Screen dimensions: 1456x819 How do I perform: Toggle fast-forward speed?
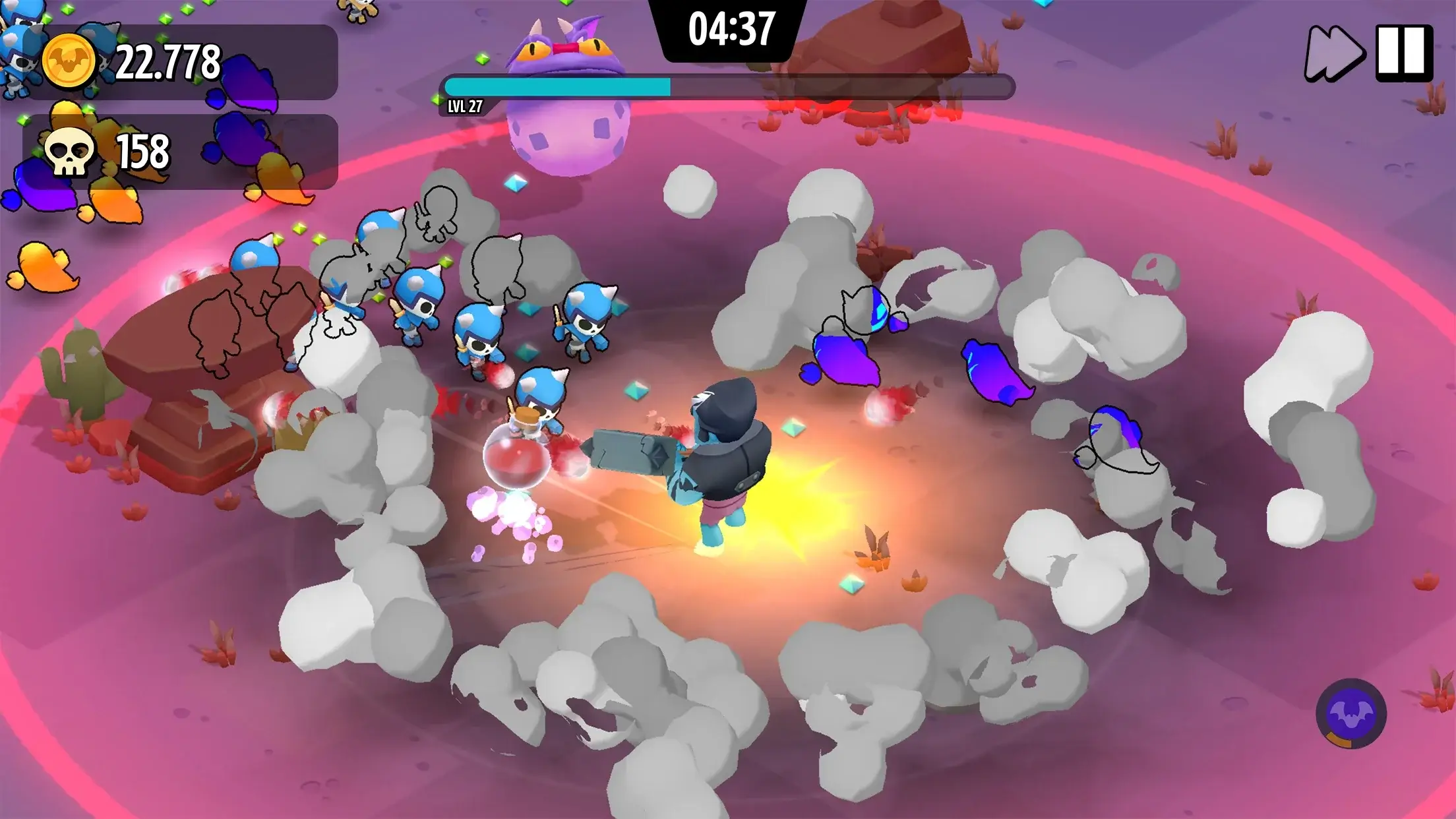coord(1333,53)
